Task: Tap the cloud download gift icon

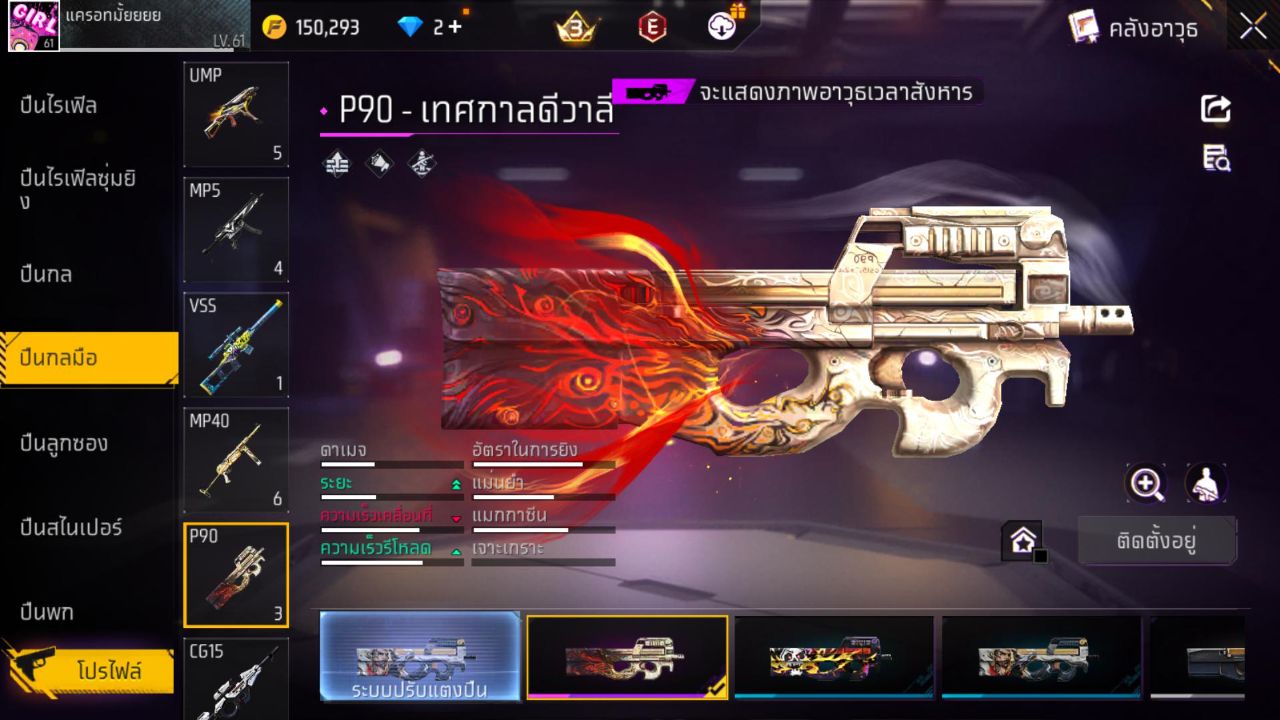Action: [x=720, y=27]
